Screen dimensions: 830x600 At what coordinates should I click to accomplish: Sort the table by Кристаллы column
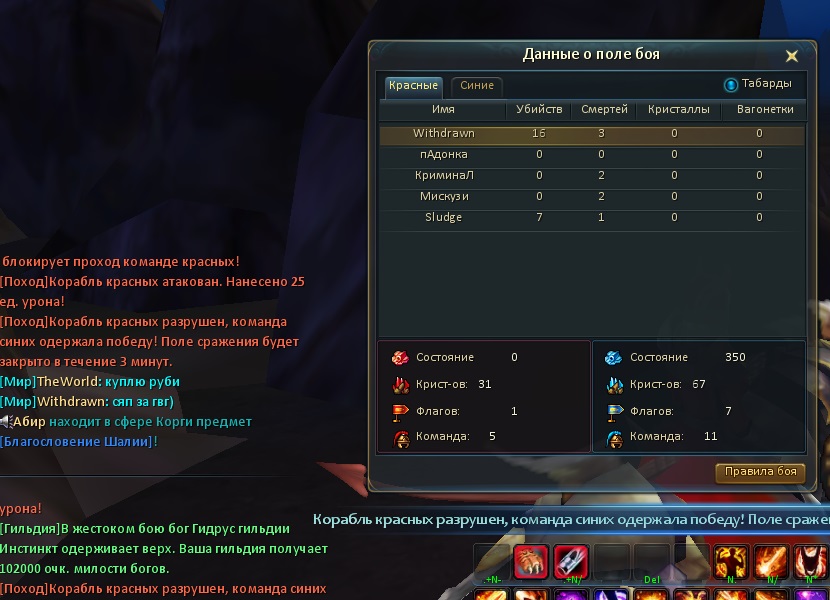click(678, 110)
